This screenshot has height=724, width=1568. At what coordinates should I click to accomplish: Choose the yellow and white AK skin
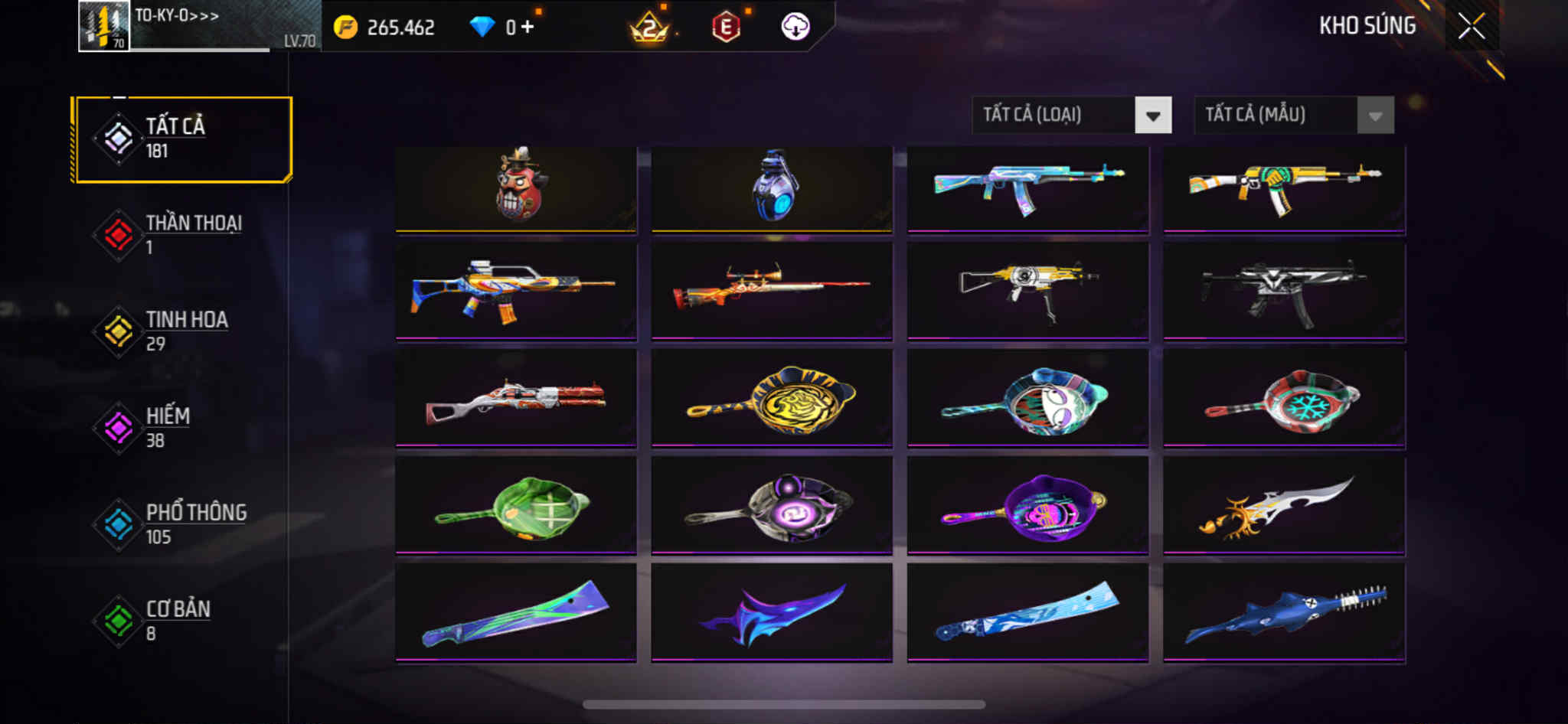1284,188
